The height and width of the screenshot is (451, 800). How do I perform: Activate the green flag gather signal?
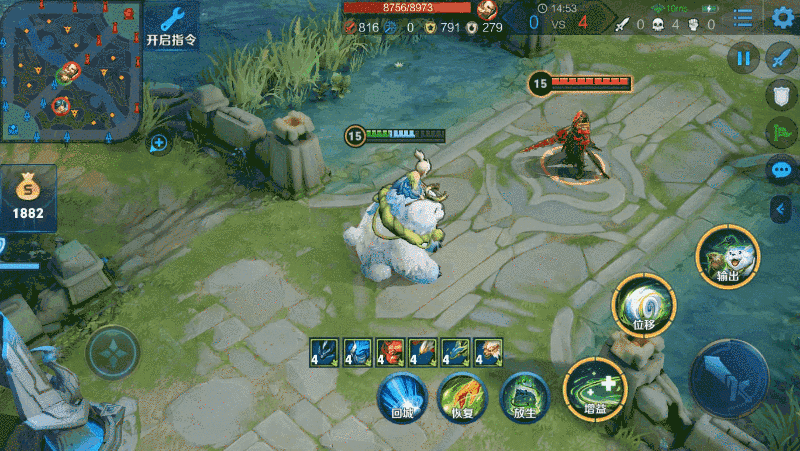[x=781, y=132]
